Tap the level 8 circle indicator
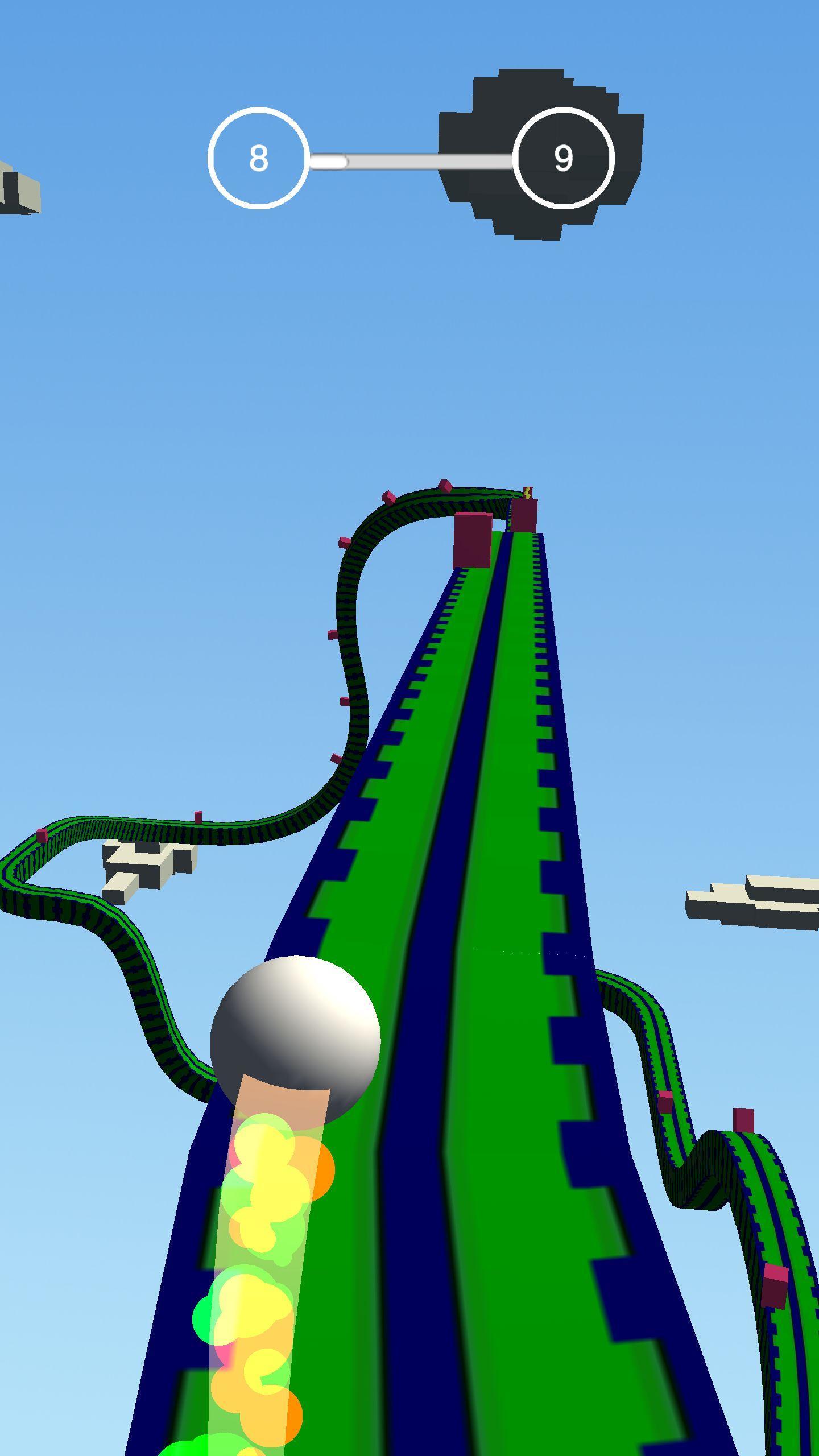 click(x=259, y=159)
